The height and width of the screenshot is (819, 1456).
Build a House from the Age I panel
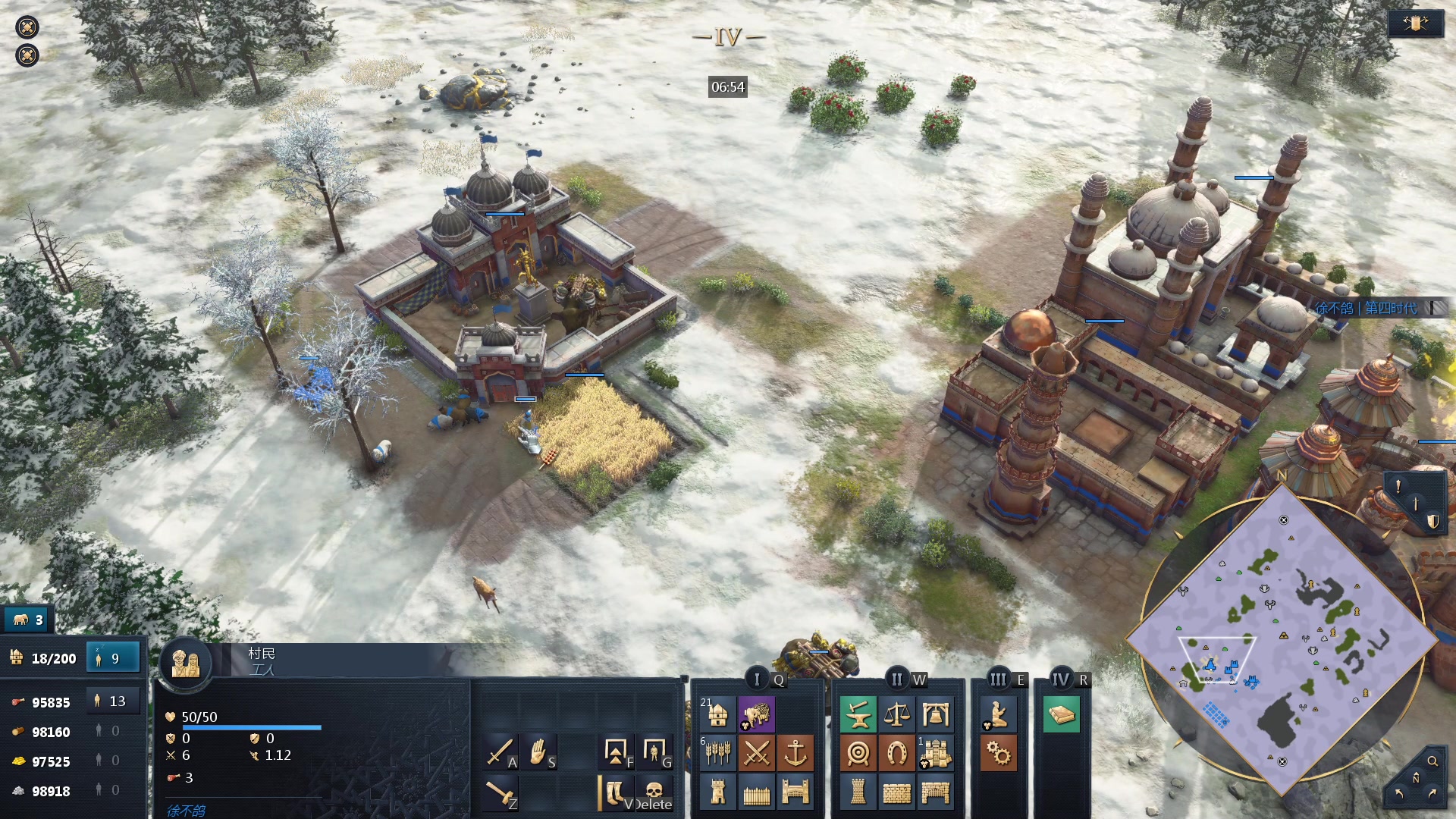[717, 714]
